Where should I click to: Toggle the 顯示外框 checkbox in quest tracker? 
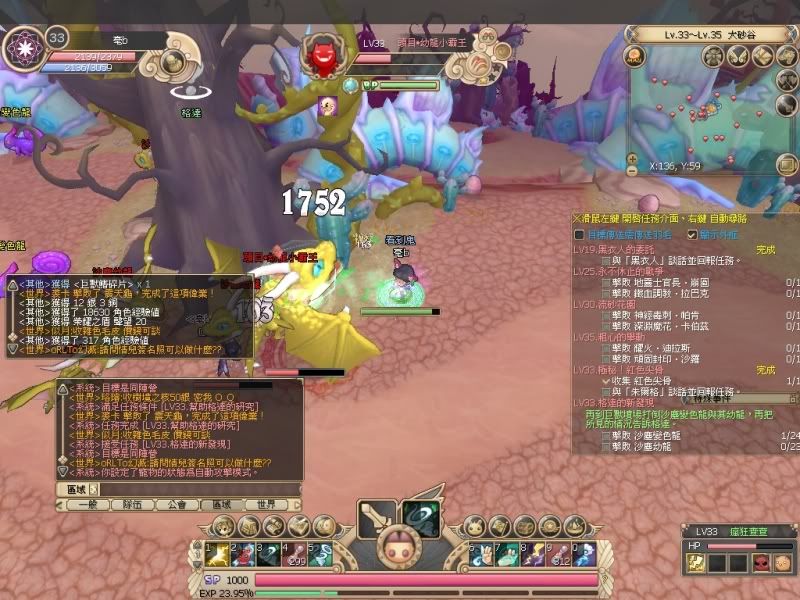pos(692,234)
